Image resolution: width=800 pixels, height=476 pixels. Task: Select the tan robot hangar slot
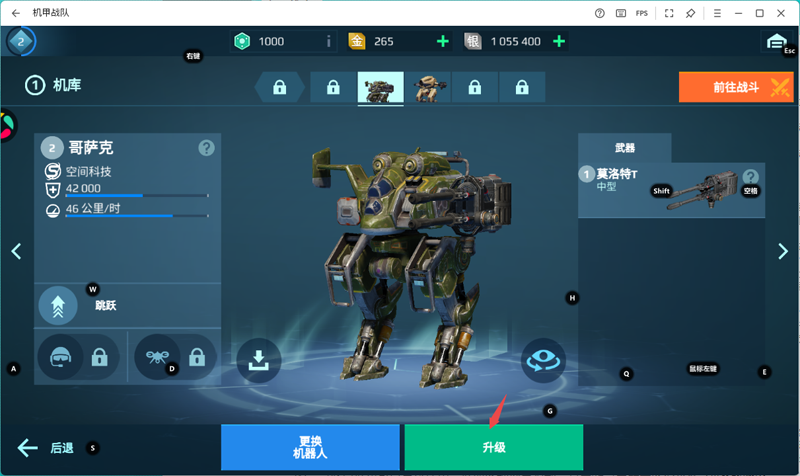428,88
